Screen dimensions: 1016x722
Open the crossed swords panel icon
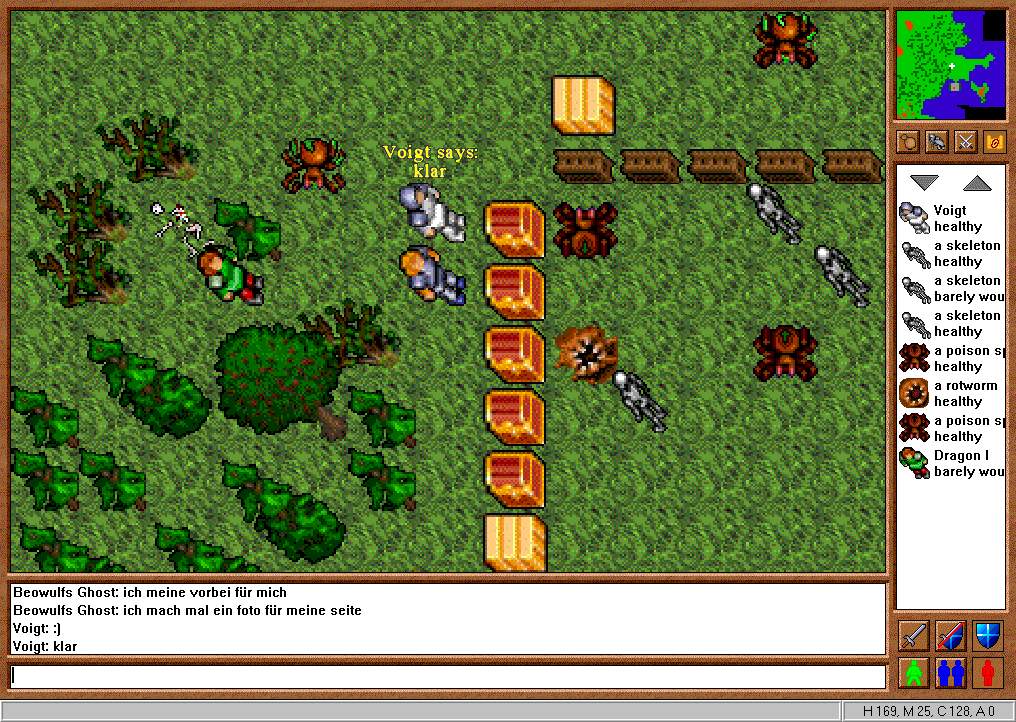pos(966,141)
